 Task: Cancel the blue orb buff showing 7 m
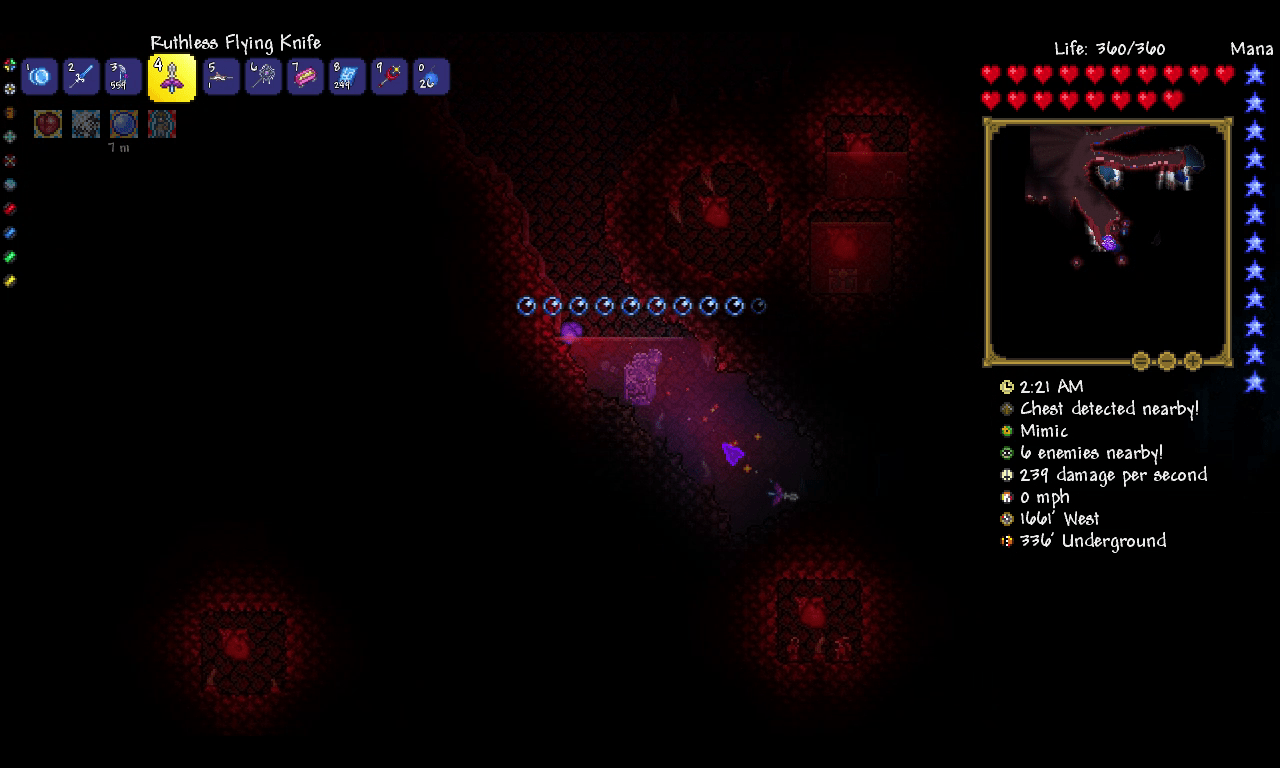click(123, 123)
